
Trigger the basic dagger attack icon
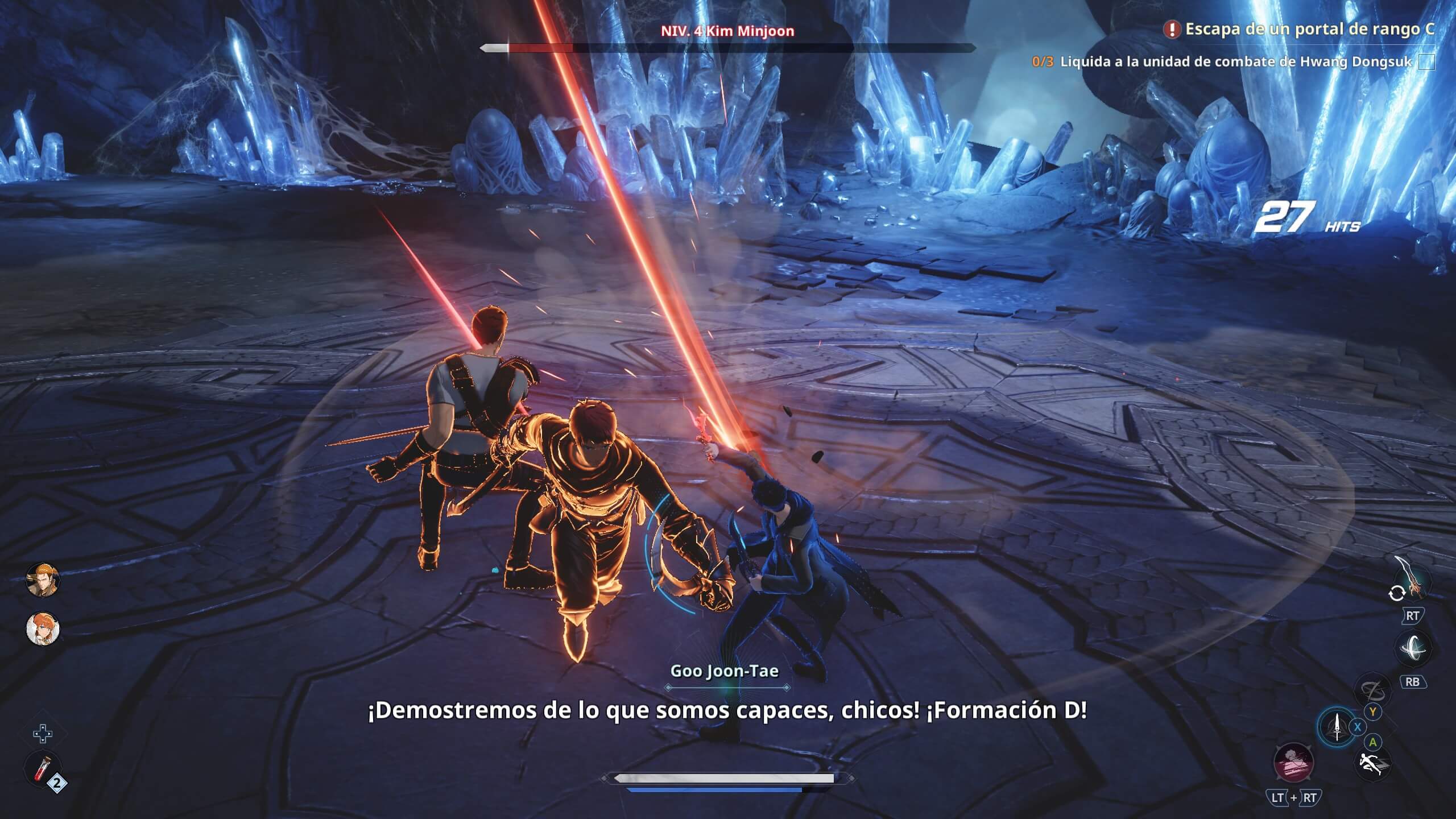click(x=1337, y=727)
